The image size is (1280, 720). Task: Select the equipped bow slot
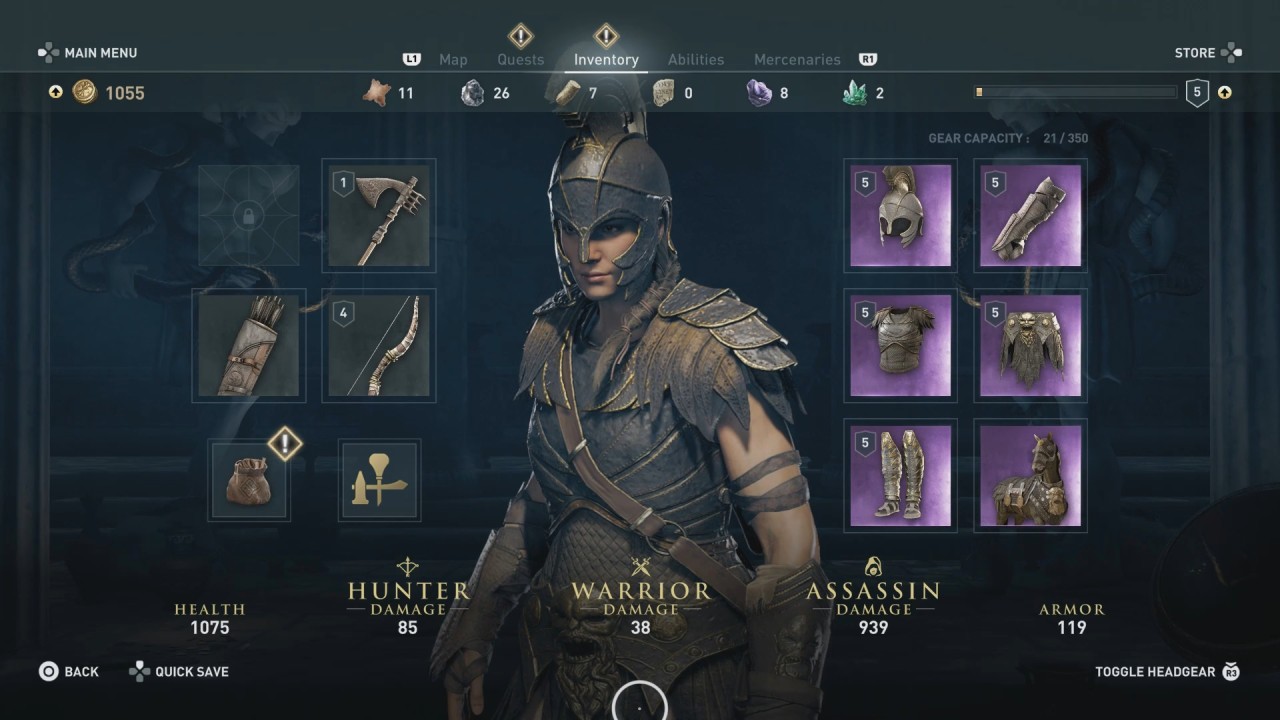tap(379, 346)
